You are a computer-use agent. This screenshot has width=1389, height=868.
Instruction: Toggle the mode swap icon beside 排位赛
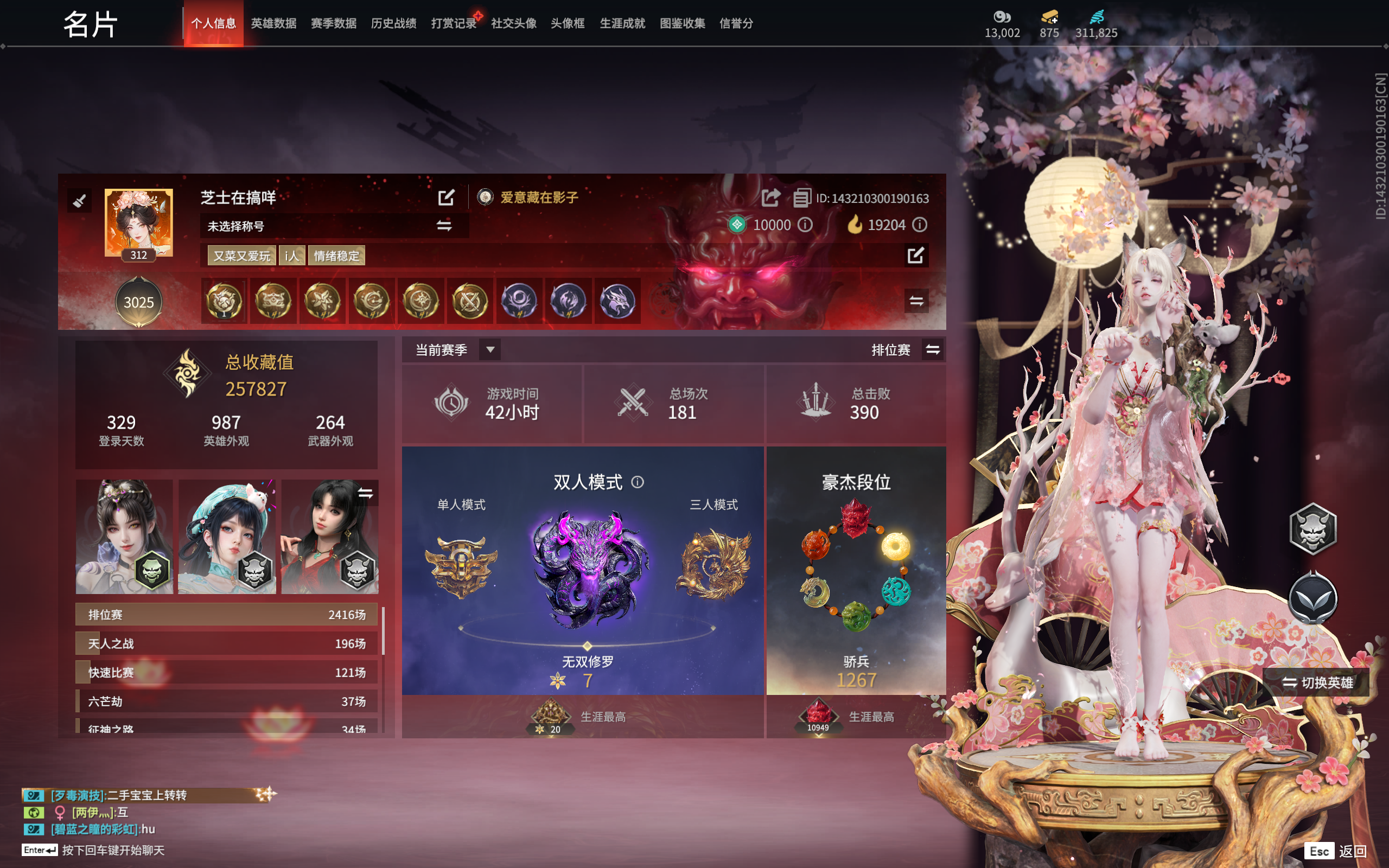[932, 349]
